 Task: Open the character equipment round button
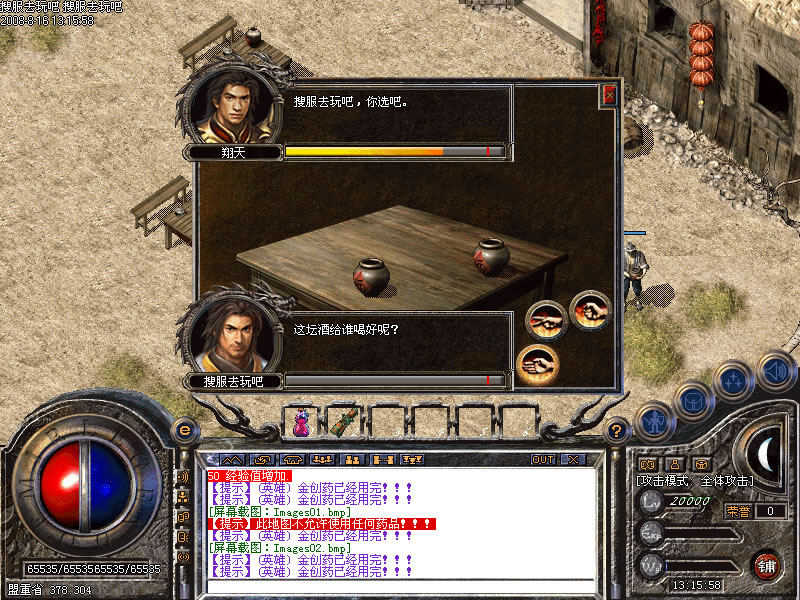(x=654, y=421)
